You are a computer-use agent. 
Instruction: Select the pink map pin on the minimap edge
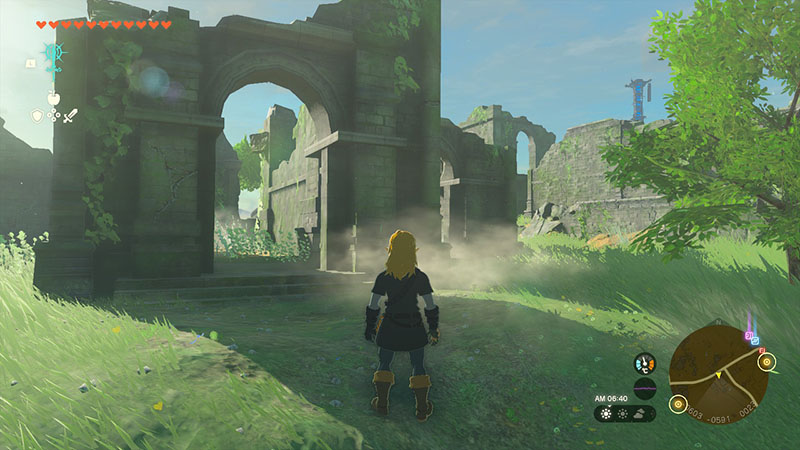click(x=749, y=333)
